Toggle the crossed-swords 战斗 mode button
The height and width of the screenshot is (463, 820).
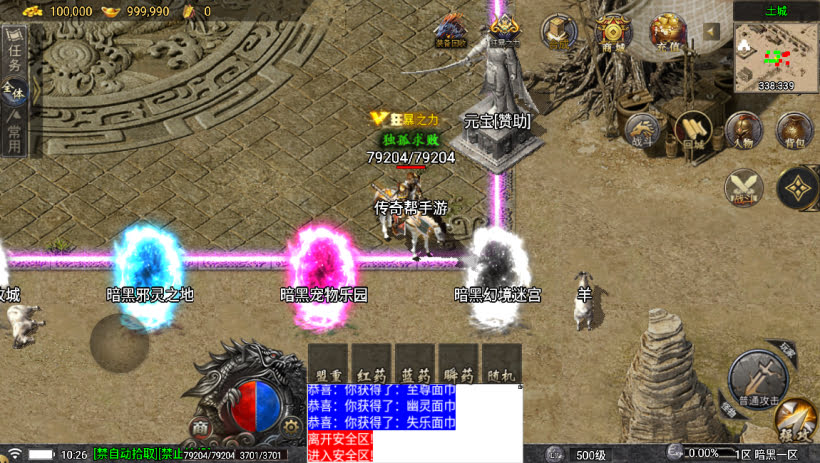pyautogui.click(x=743, y=187)
